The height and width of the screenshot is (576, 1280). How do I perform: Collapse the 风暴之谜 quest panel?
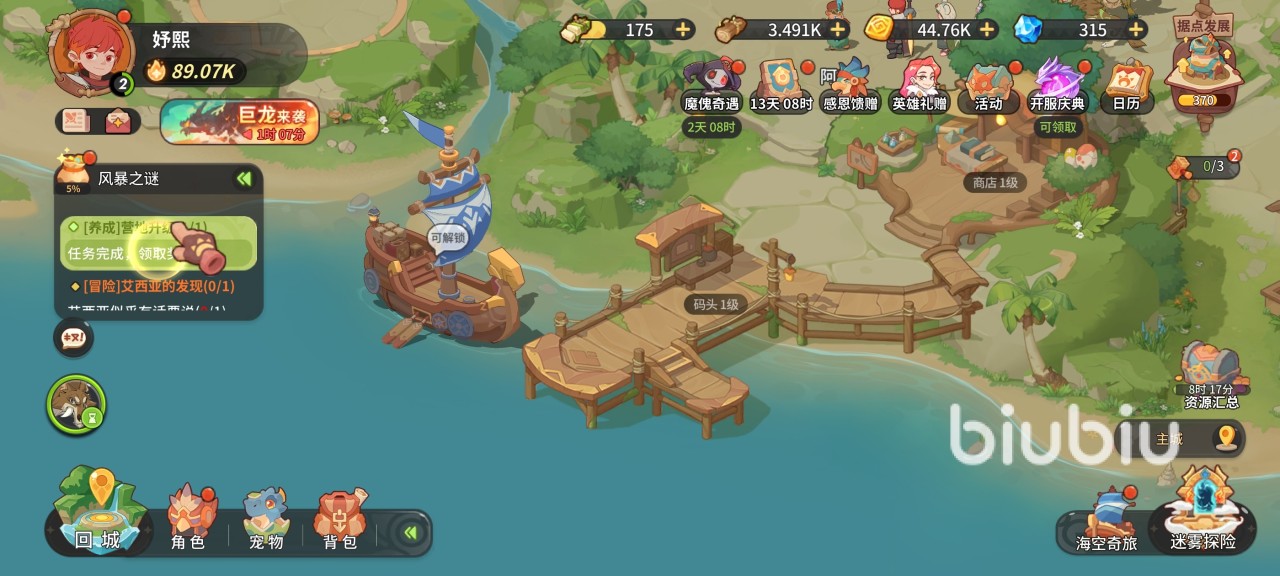click(x=243, y=179)
